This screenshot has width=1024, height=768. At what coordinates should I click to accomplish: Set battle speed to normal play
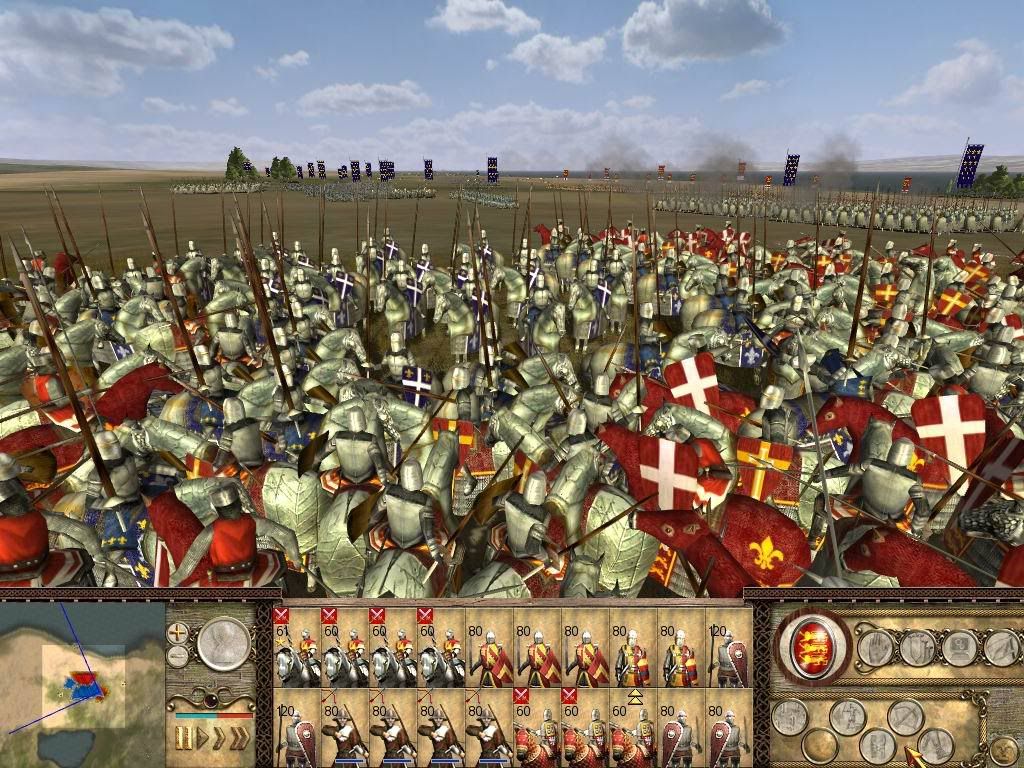pyautogui.click(x=201, y=738)
